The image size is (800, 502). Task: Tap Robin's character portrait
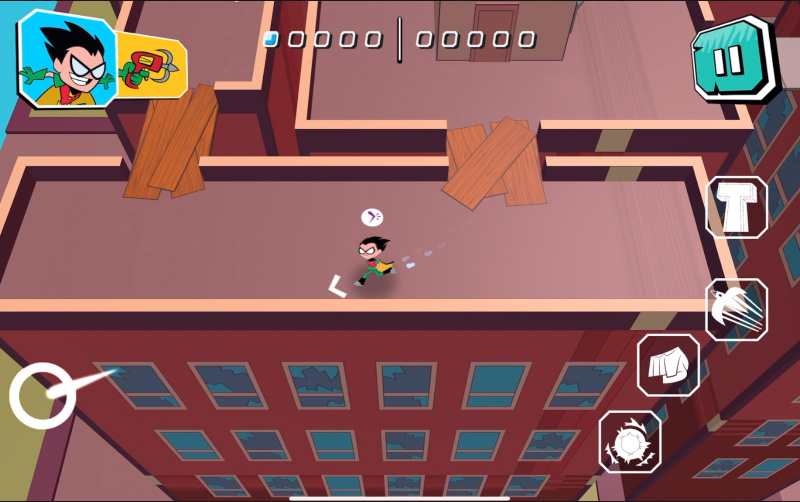pyautogui.click(x=66, y=58)
